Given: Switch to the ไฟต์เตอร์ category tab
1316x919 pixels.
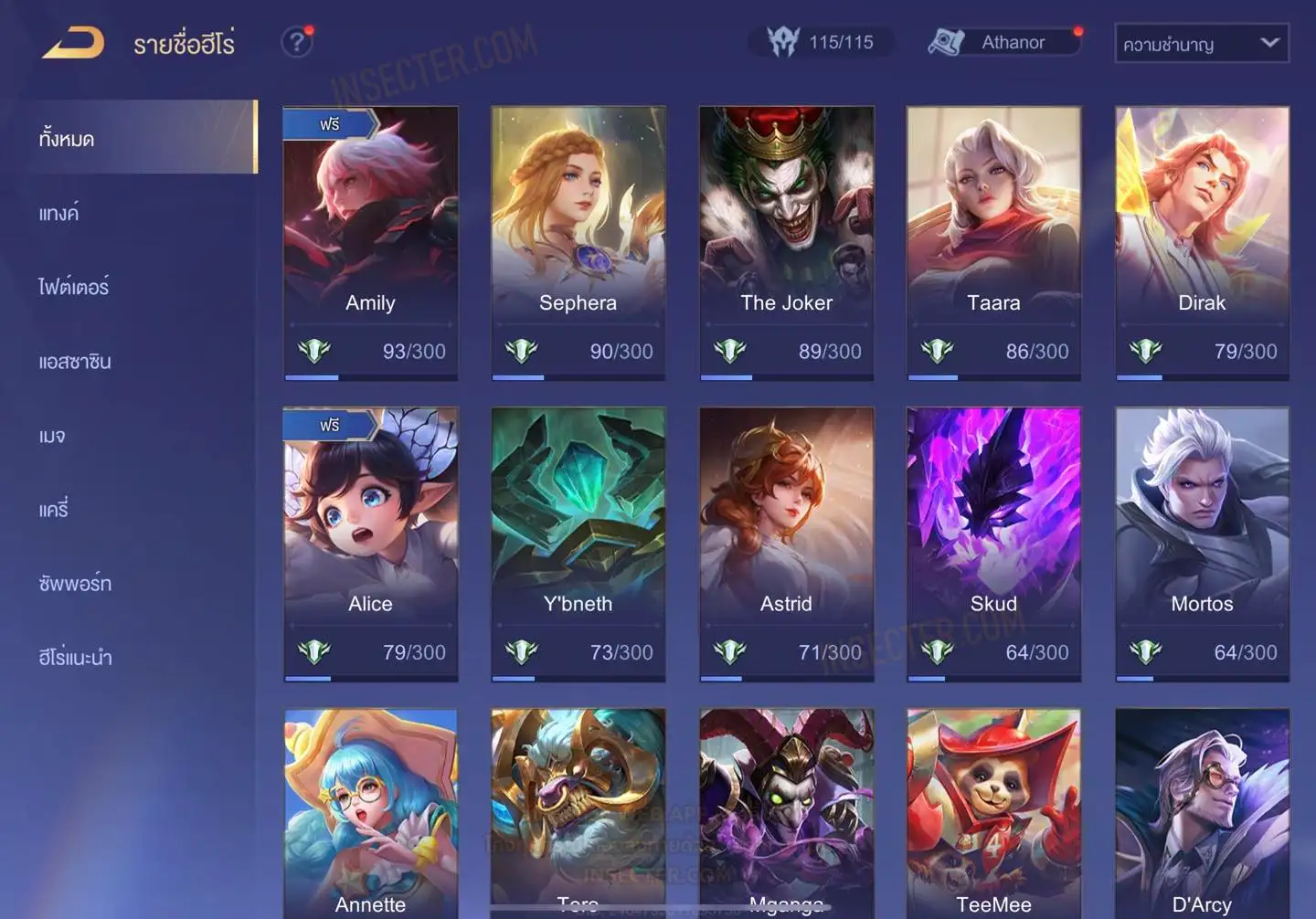Looking at the screenshot, I should [x=74, y=288].
